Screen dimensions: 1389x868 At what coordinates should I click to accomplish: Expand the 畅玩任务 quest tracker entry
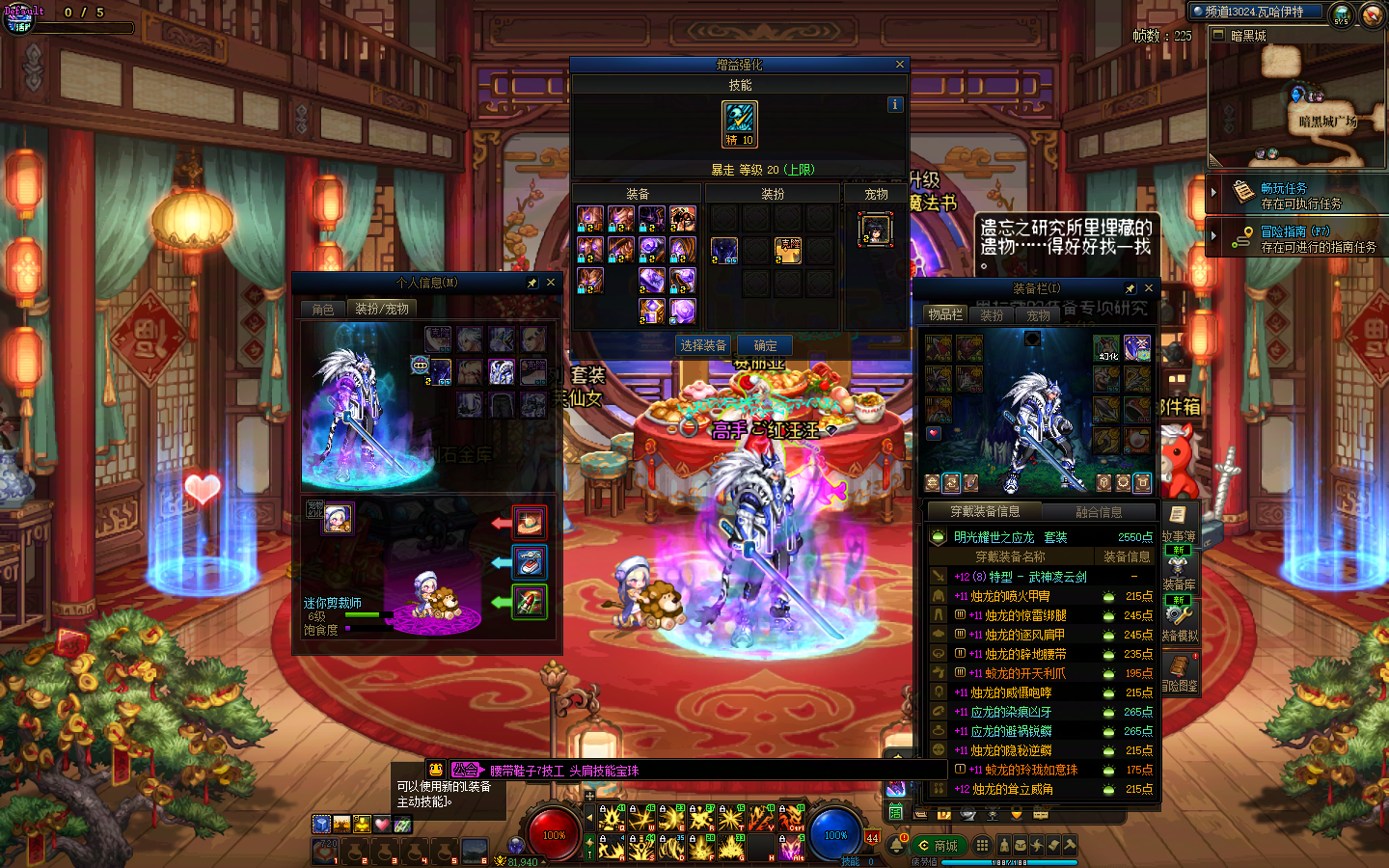coord(1214,193)
